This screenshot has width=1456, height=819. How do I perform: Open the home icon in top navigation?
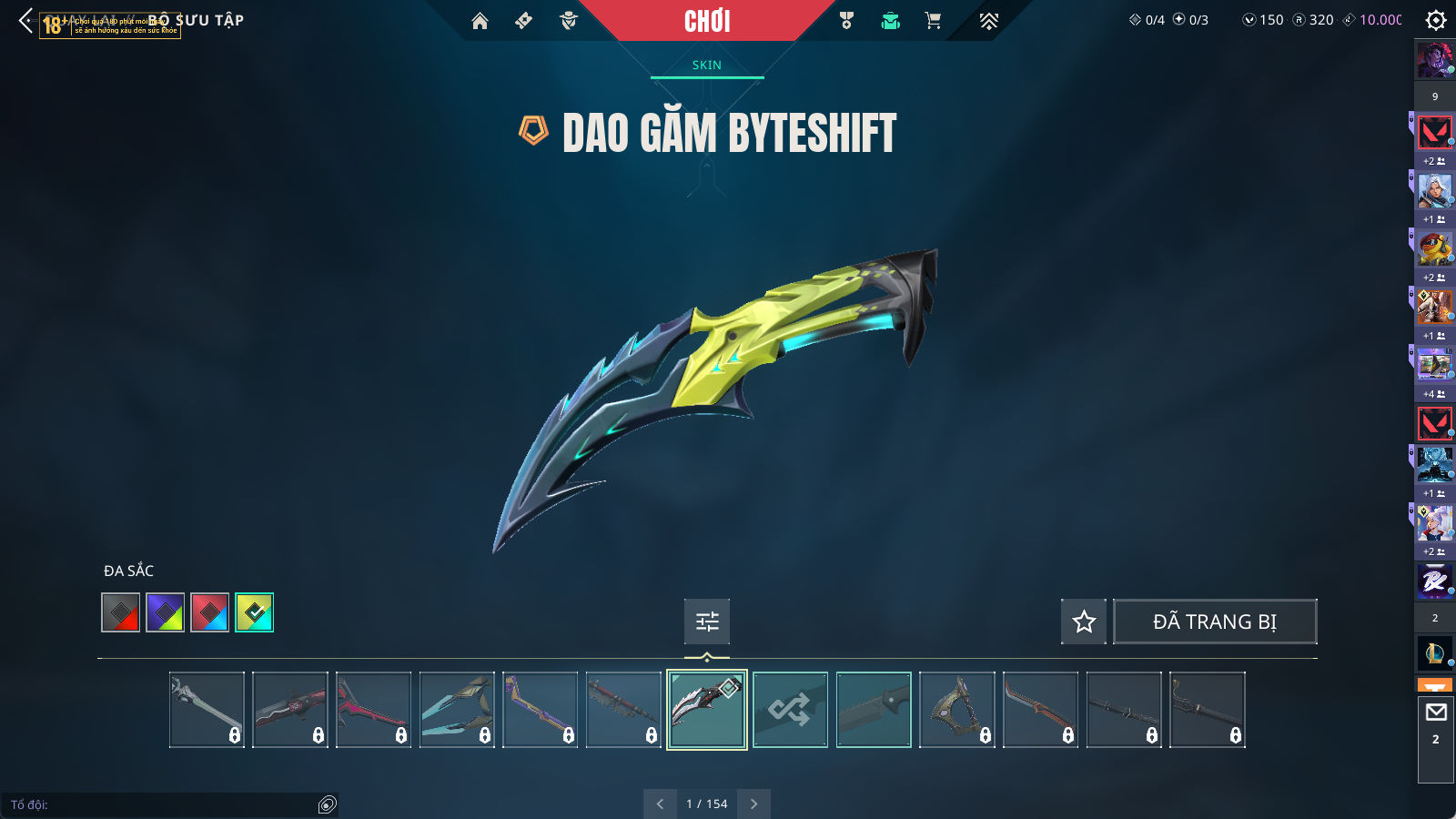click(480, 21)
